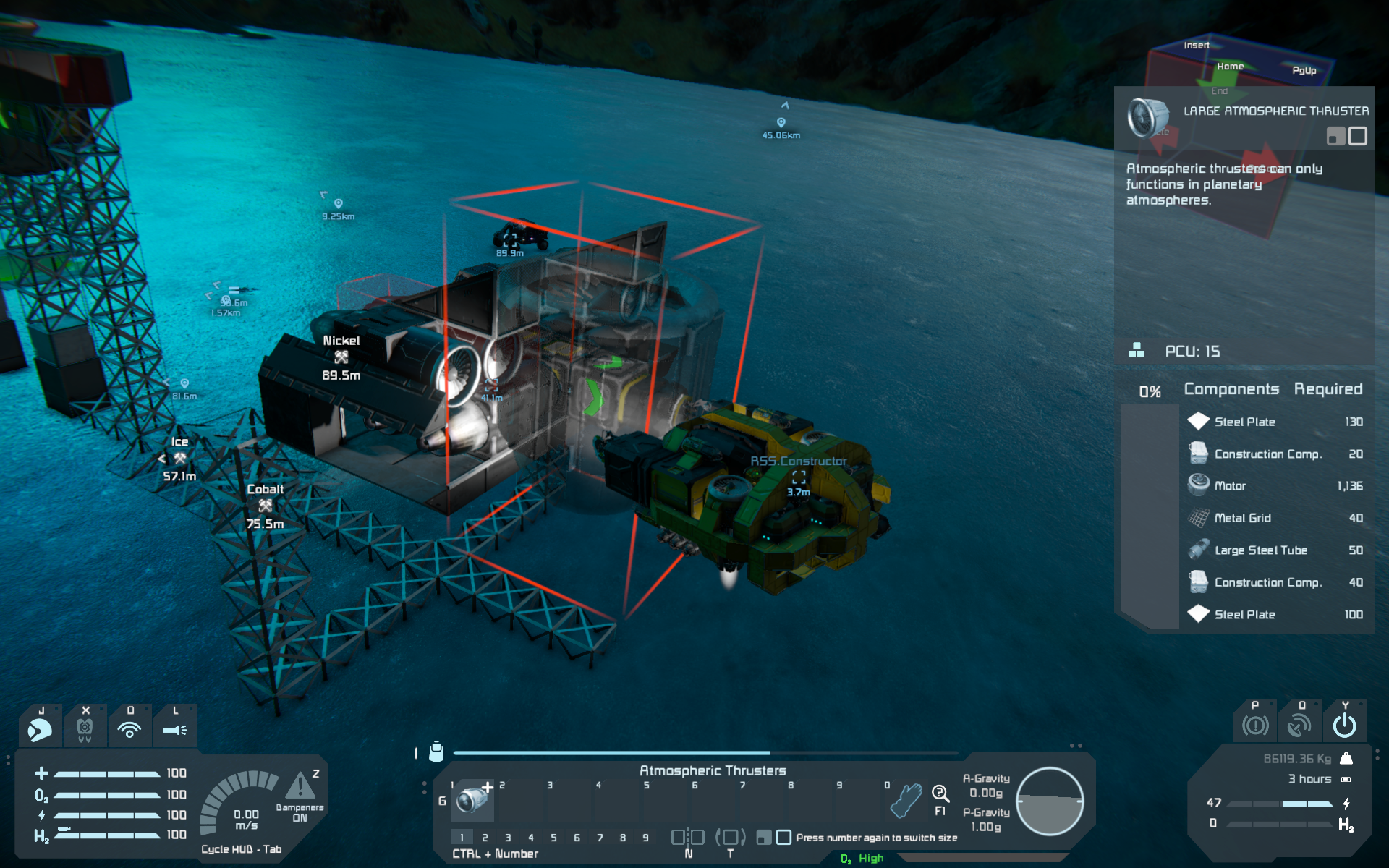The height and width of the screenshot is (868, 1389).
Task: Choose small grid size in toolbar
Action: point(763,838)
